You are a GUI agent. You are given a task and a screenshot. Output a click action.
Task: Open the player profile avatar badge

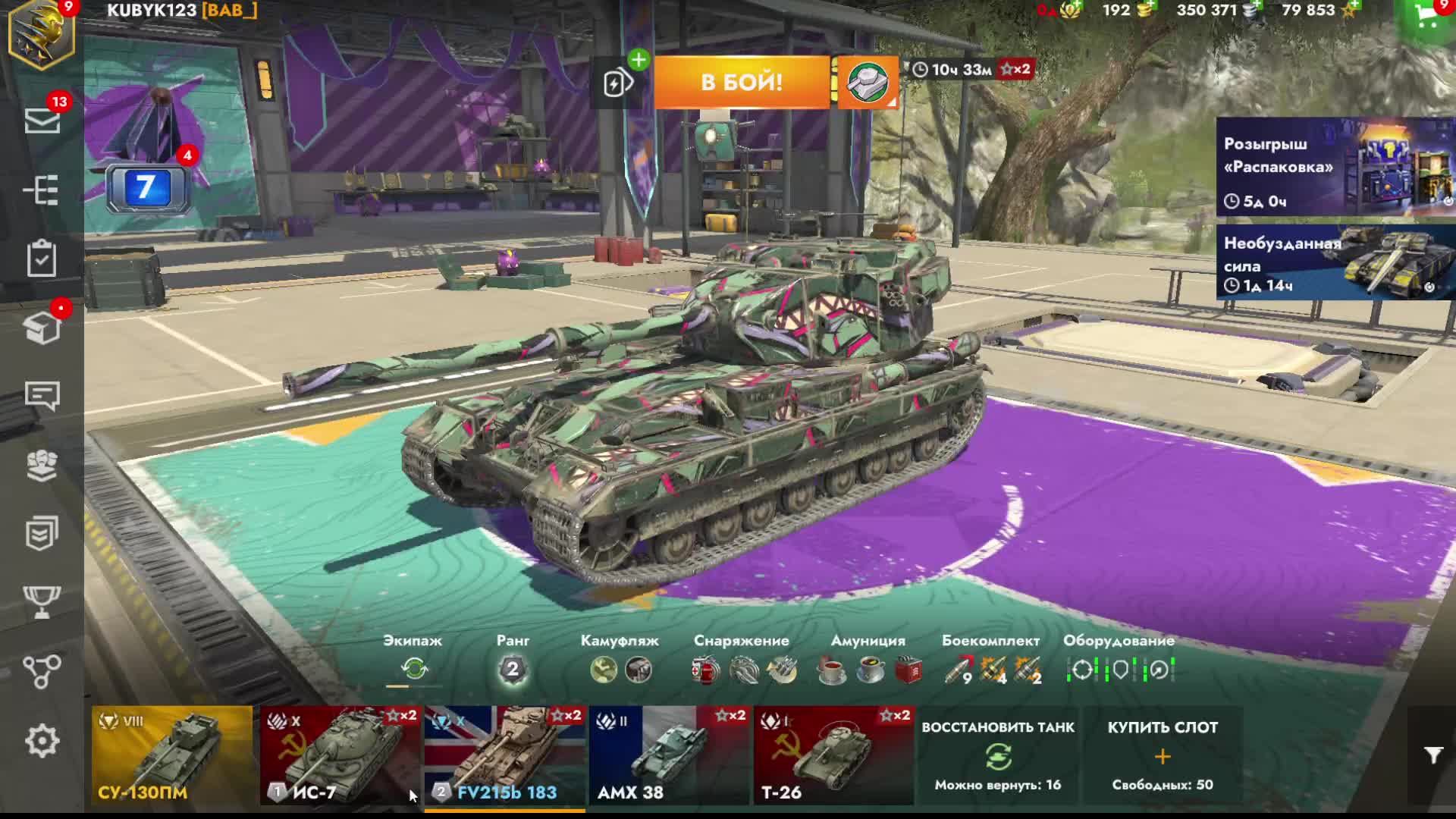(x=42, y=34)
